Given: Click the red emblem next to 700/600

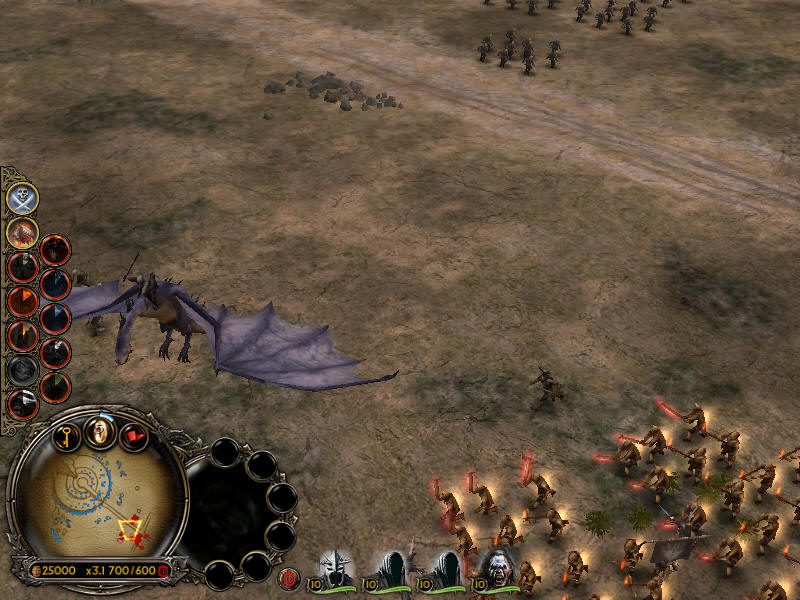Looking at the screenshot, I should 164,570.
